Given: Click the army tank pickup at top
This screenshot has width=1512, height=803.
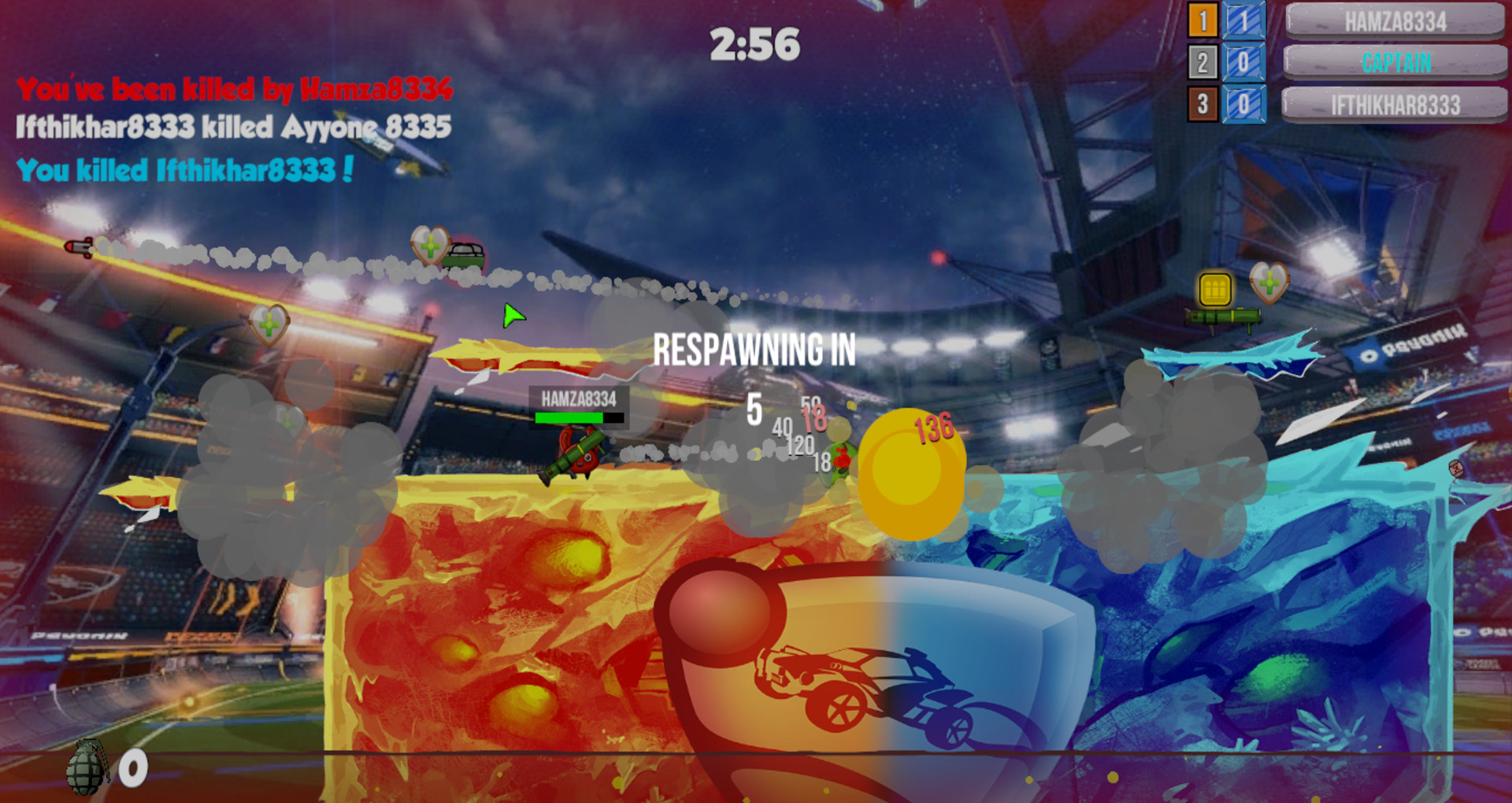Looking at the screenshot, I should point(466,254).
